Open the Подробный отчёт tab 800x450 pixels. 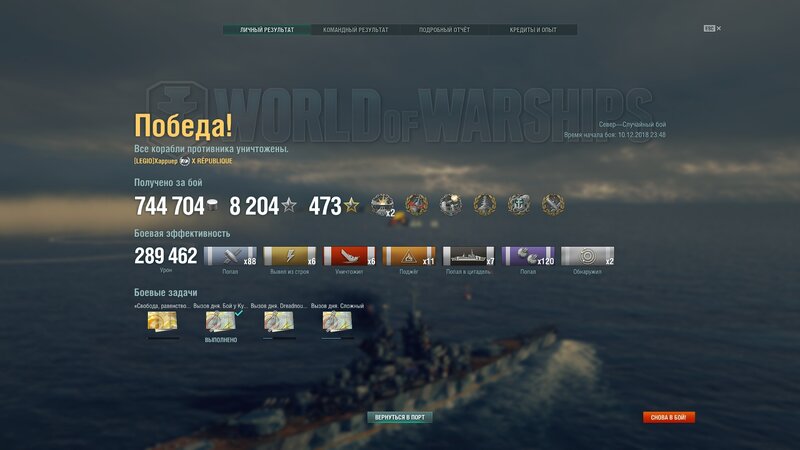(443, 30)
